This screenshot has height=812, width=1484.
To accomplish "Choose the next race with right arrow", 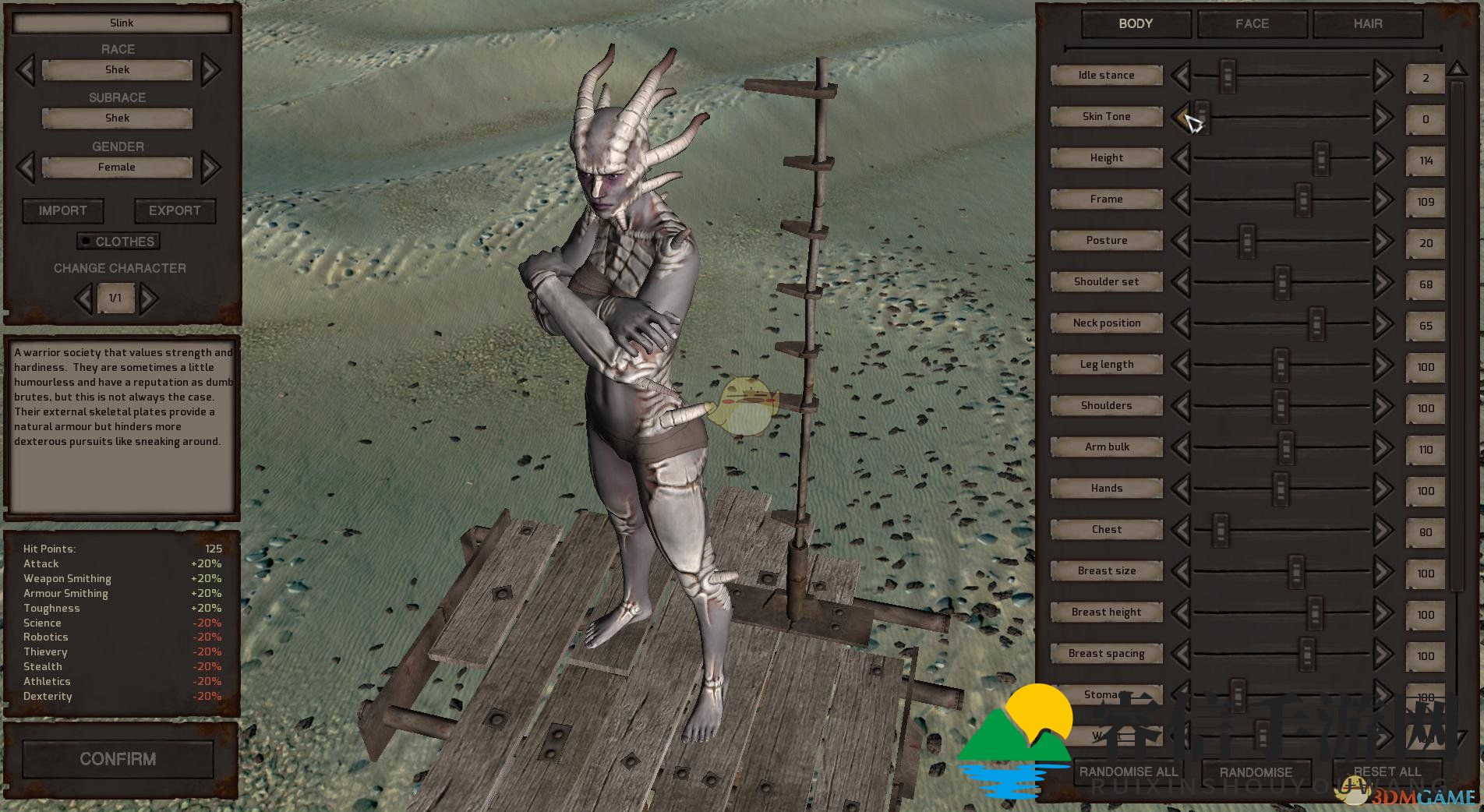I will tap(210, 70).
